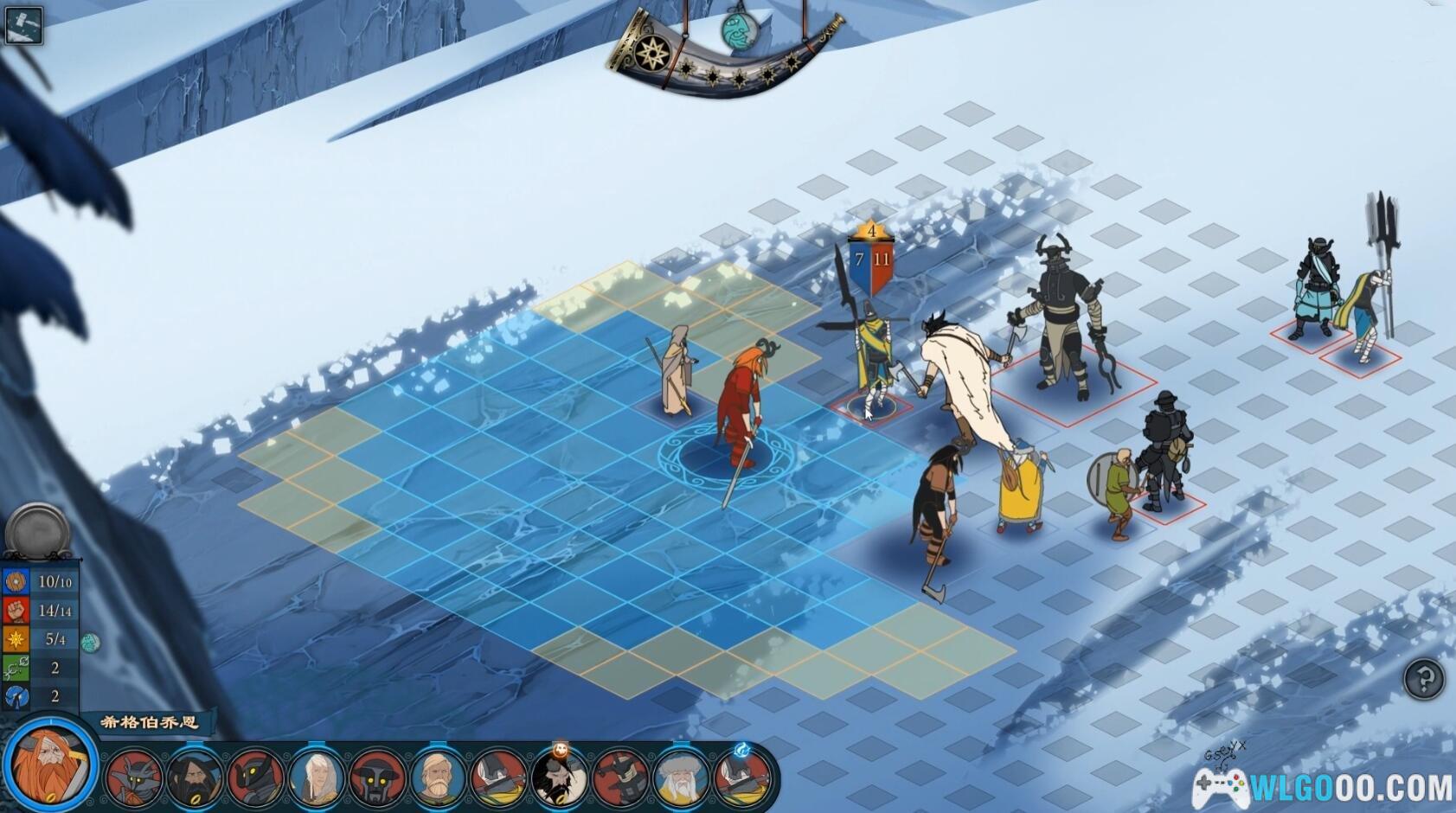This screenshot has width=1456, height=813.
Task: Open the empty grey item medallion slot
Action: (x=38, y=529)
